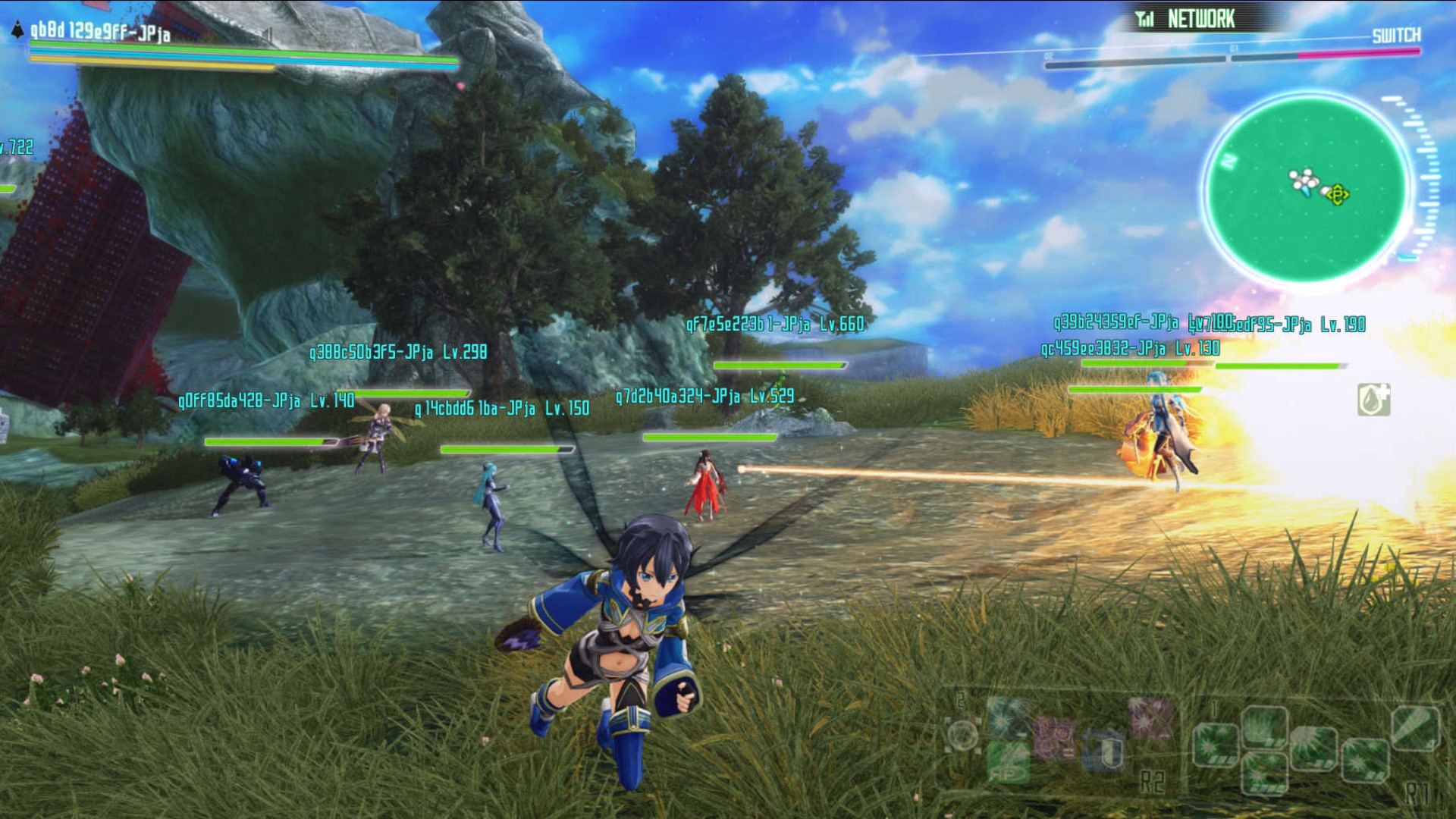Use the green HP recovery skill
Screen dimensions: 1456x819
pyautogui.click(x=1009, y=762)
